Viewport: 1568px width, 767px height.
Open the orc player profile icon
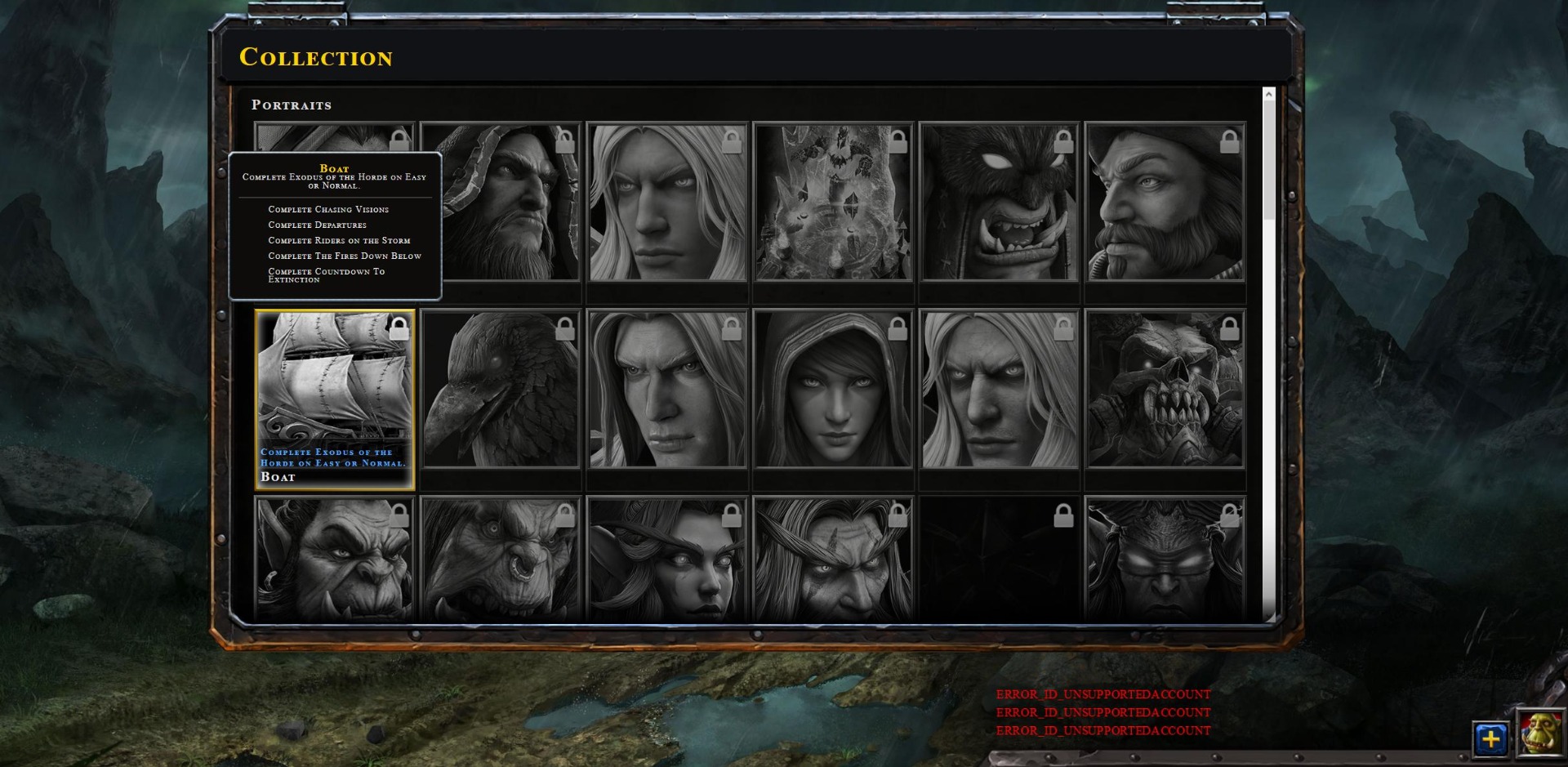[1540, 733]
